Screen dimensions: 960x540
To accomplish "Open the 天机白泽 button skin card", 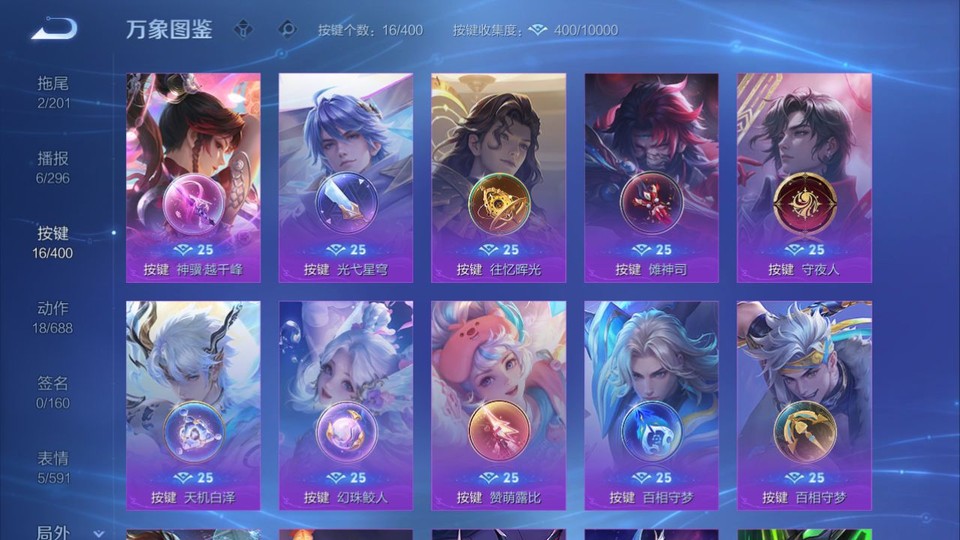I will 193,405.
